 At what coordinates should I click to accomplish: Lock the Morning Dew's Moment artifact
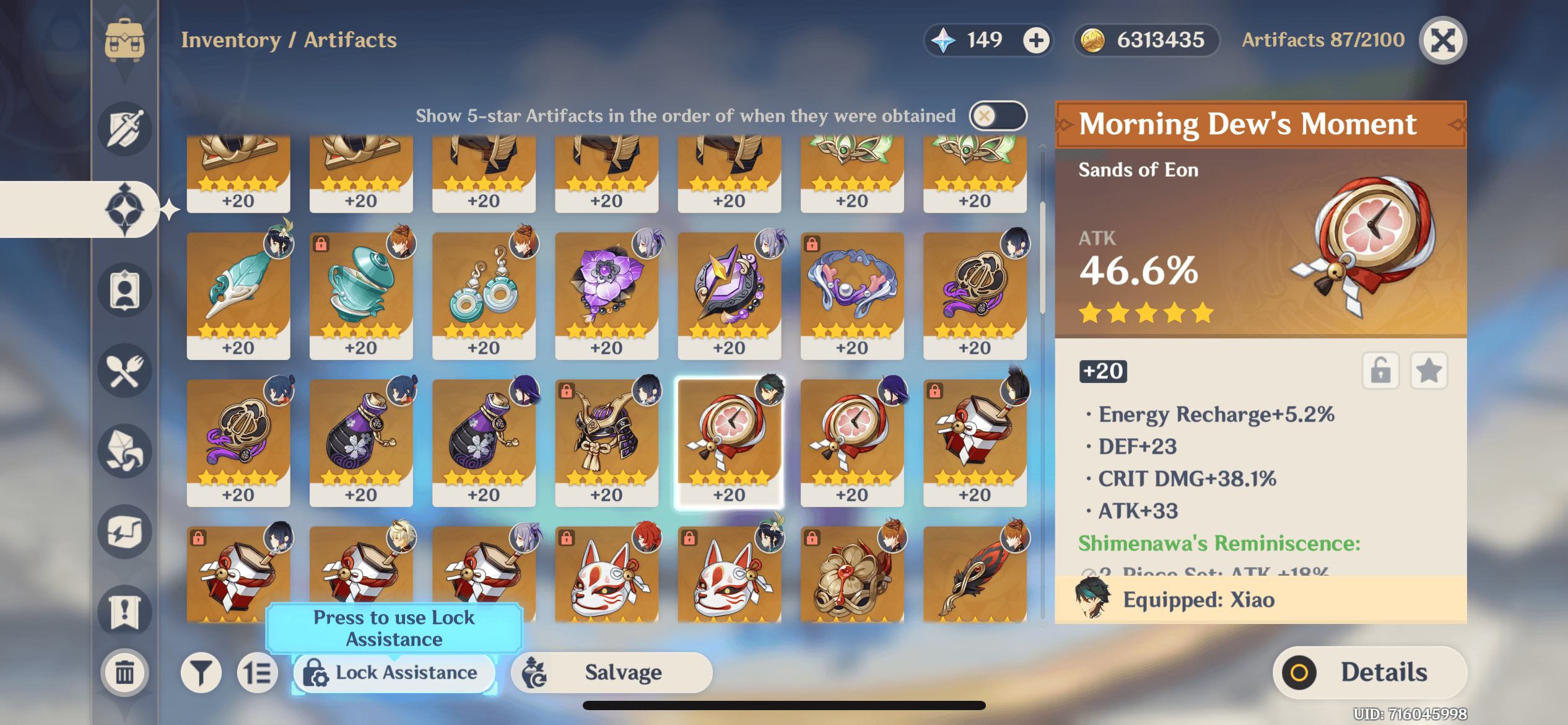pyautogui.click(x=1380, y=371)
